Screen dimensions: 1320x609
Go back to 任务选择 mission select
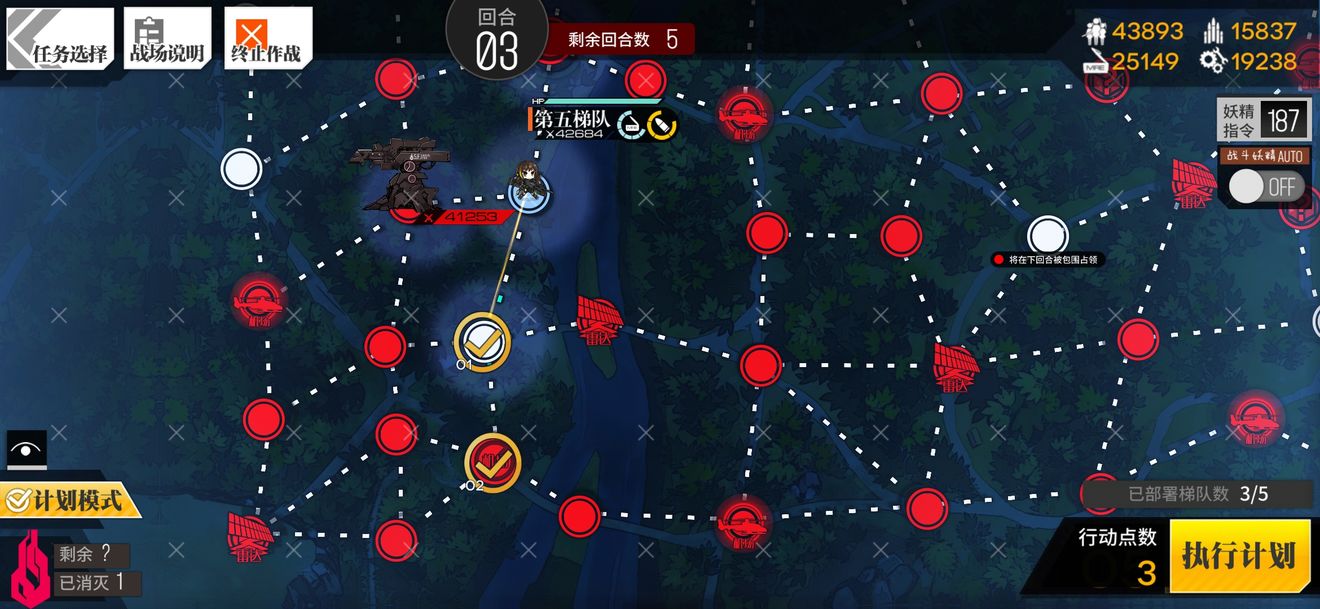(60, 39)
